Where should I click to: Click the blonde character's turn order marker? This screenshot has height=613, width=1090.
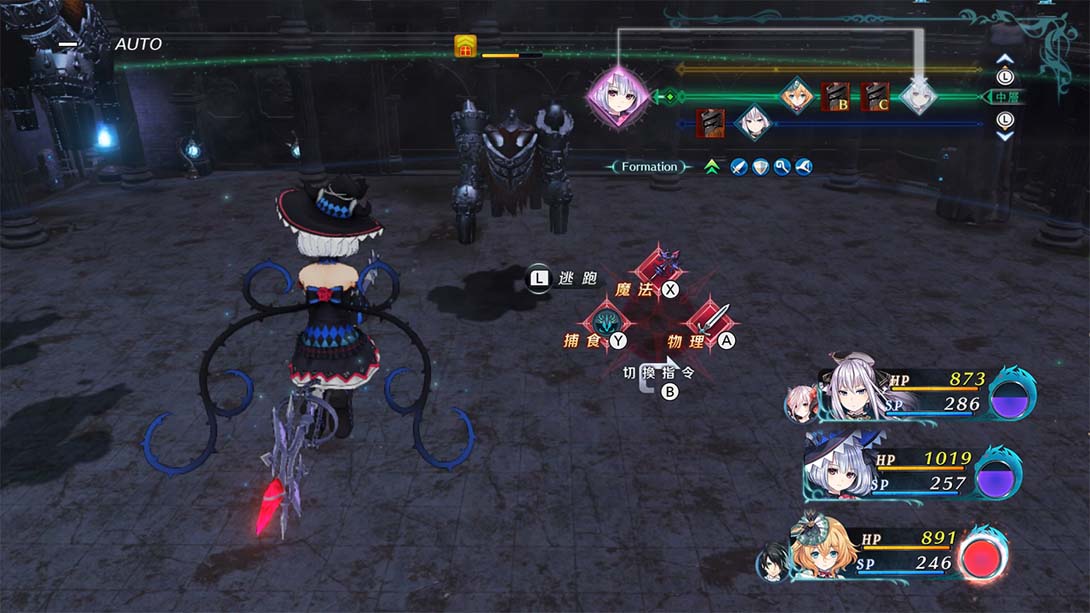(x=796, y=96)
